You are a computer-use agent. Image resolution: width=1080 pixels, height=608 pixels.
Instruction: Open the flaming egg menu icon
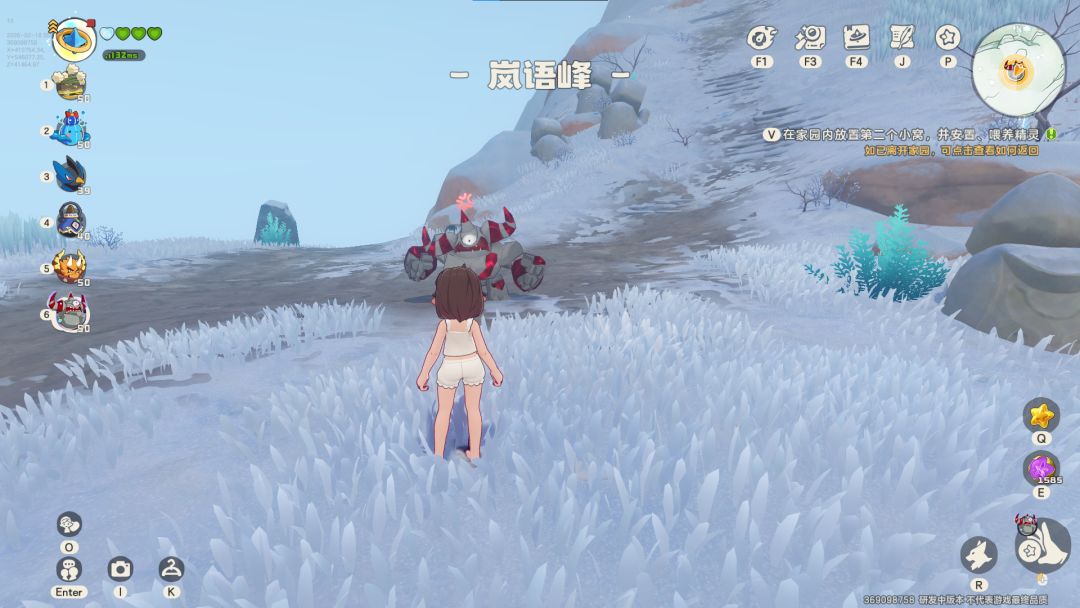[762, 39]
